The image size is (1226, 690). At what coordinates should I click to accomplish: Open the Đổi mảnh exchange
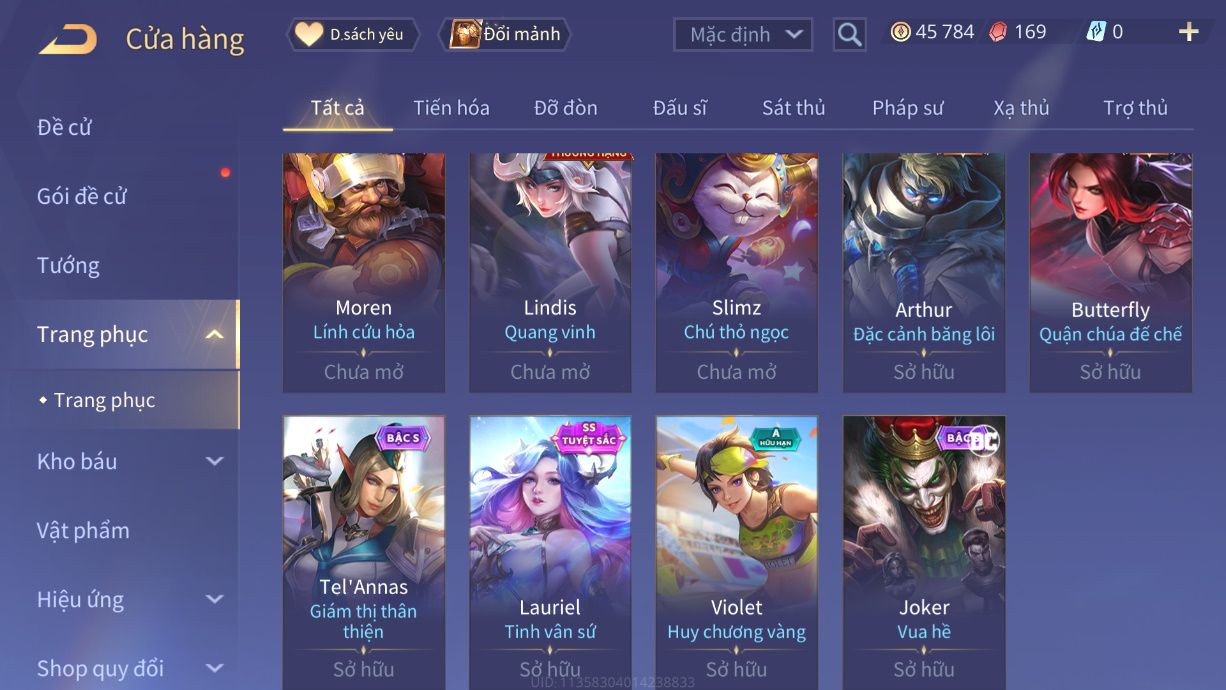[x=507, y=35]
